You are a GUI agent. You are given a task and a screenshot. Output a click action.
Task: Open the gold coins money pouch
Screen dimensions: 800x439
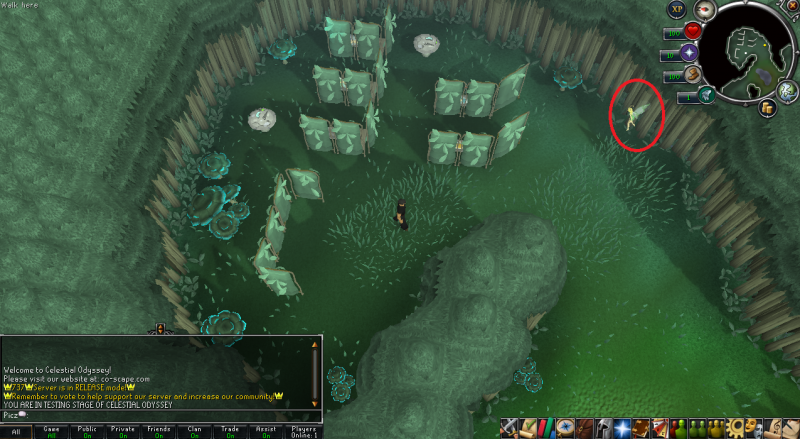coord(767,108)
